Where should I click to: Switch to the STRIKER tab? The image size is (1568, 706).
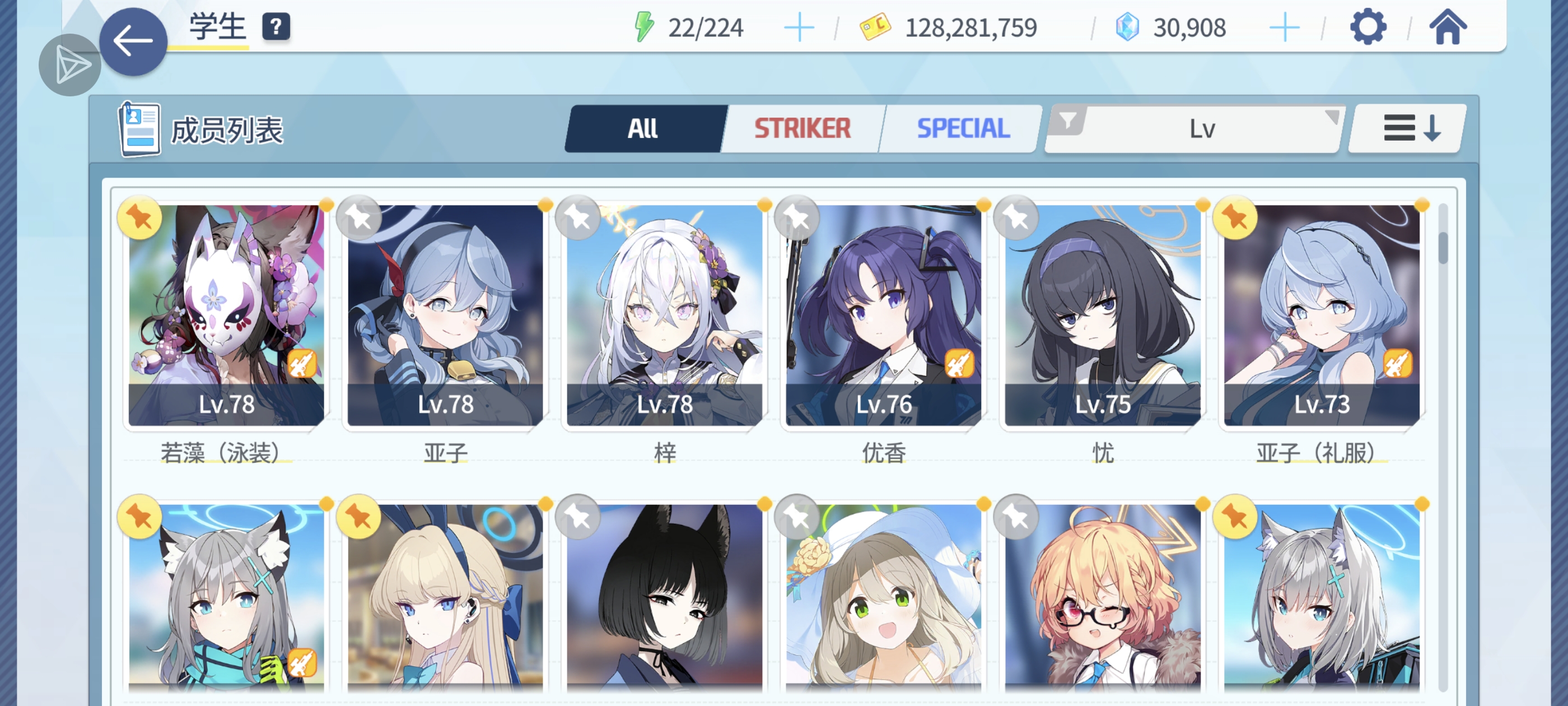pyautogui.click(x=802, y=128)
